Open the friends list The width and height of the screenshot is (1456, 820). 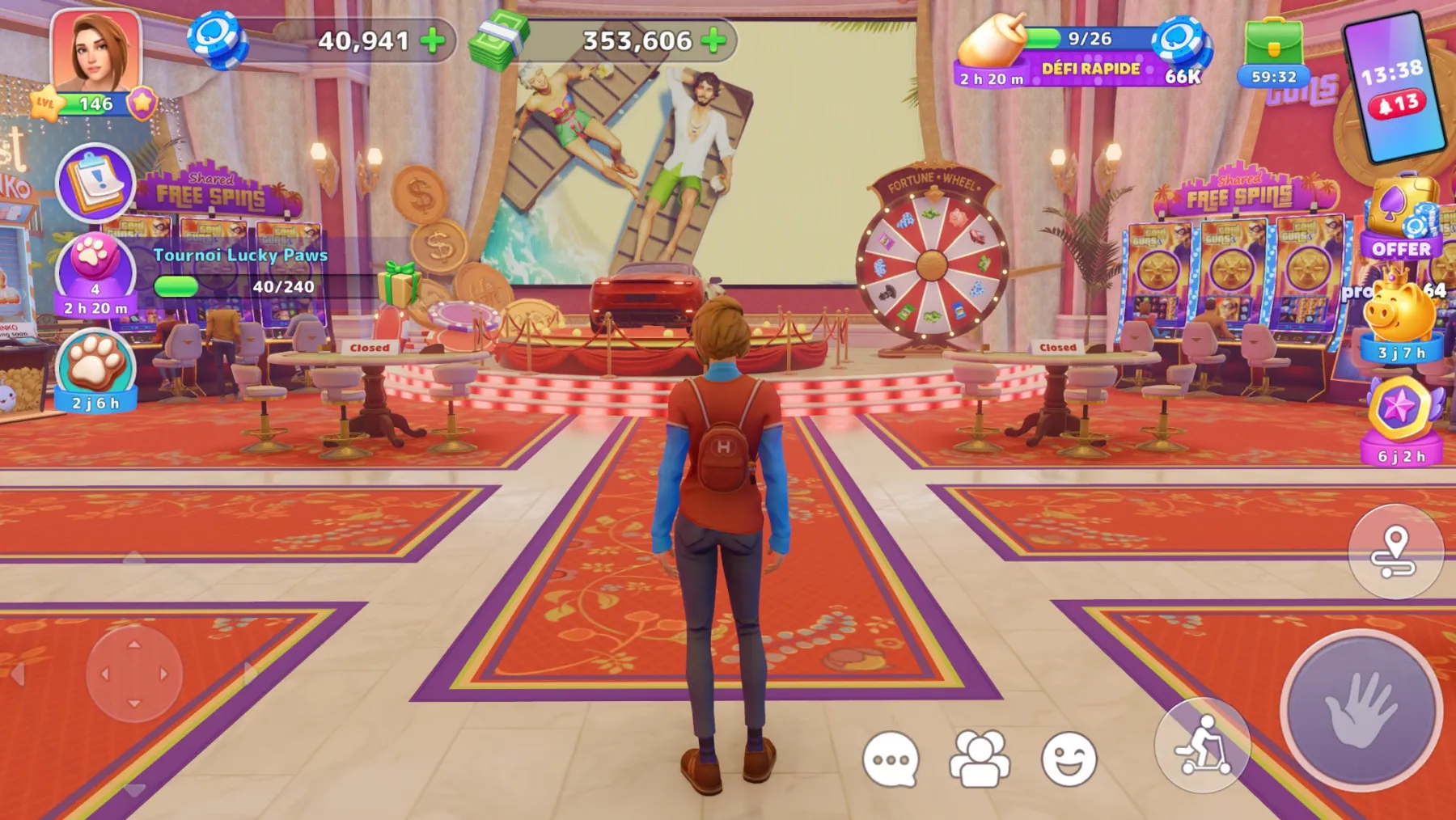(x=980, y=759)
